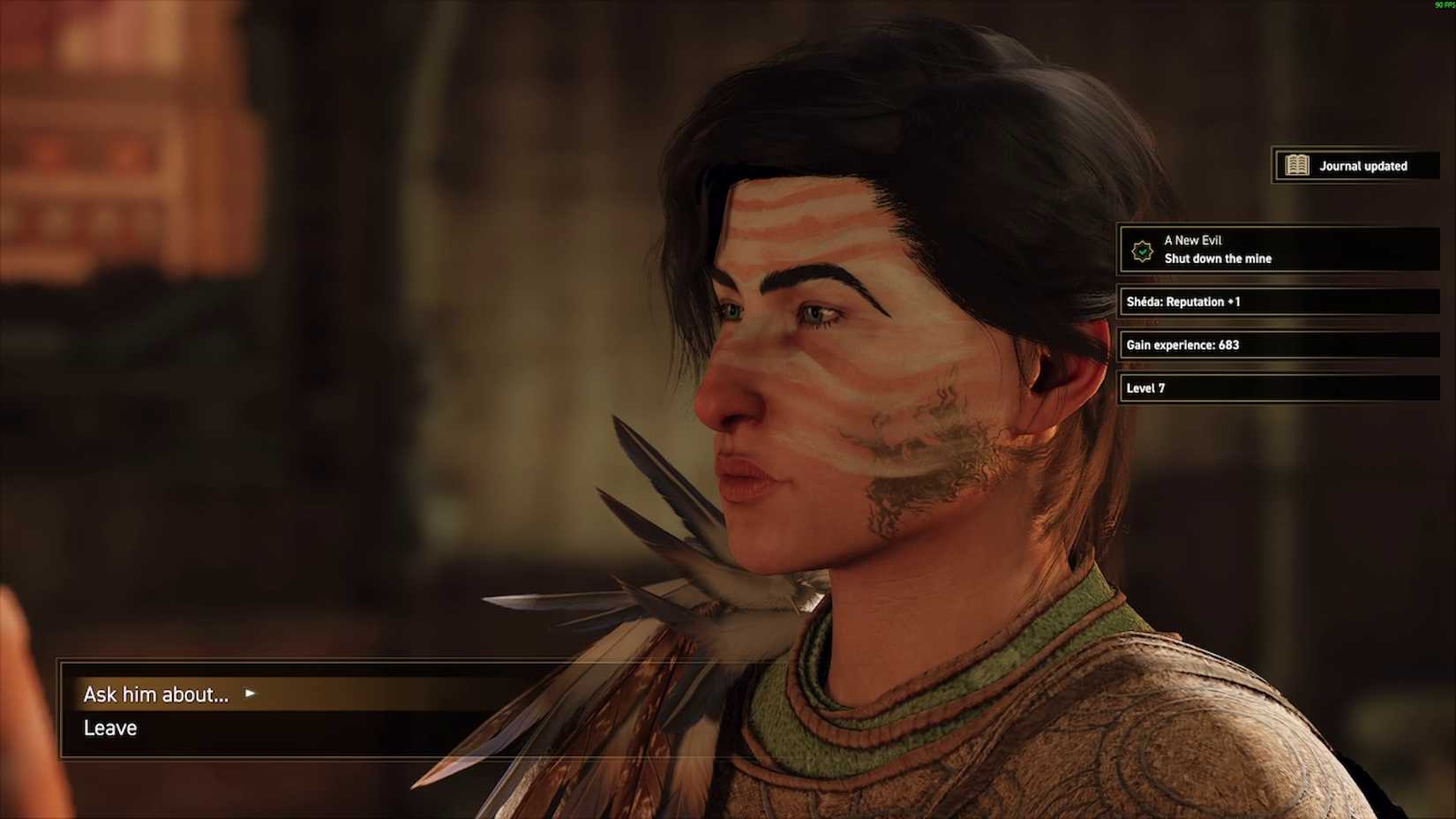Click the book pages icon in the top-right notification

[1298, 165]
